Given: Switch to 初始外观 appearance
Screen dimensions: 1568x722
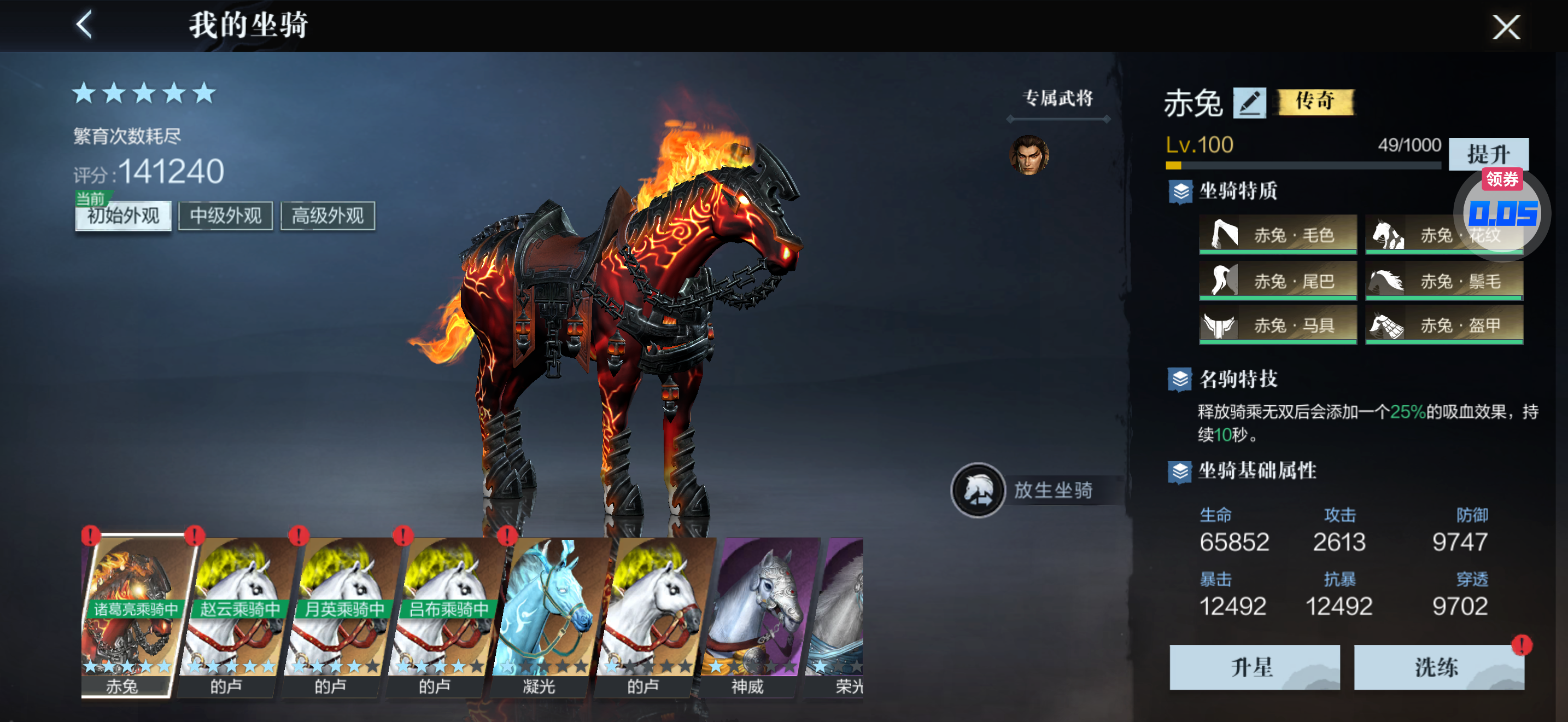Looking at the screenshot, I should click(x=123, y=216).
